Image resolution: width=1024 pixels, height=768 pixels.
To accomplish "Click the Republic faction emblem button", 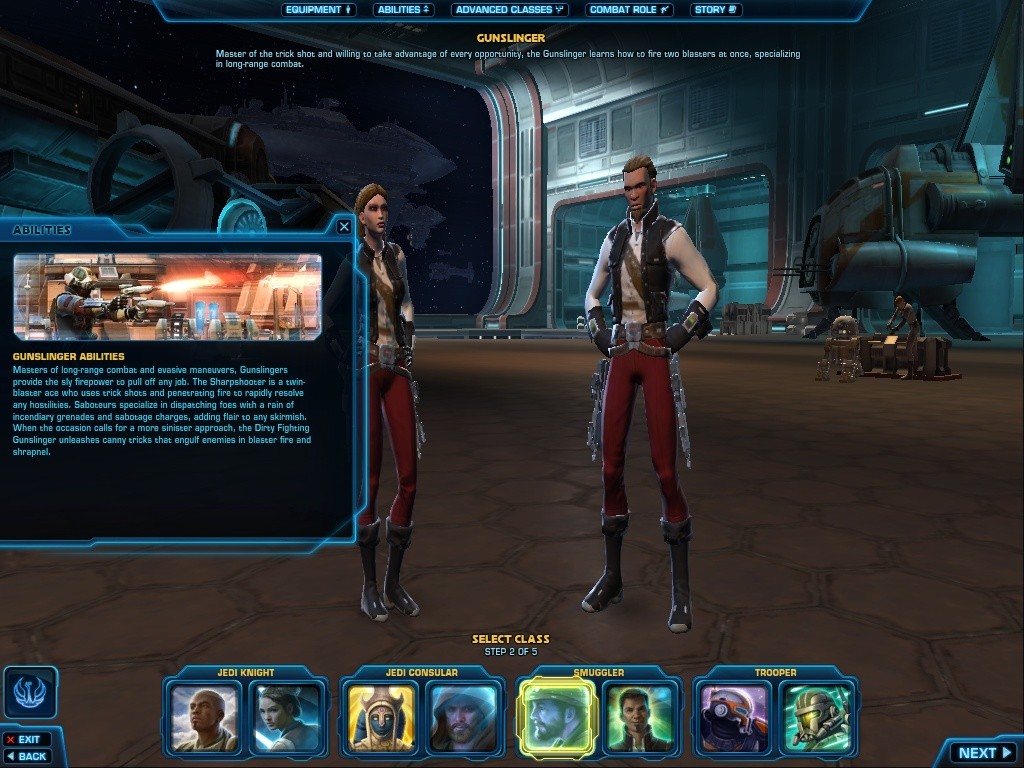I will 30,692.
